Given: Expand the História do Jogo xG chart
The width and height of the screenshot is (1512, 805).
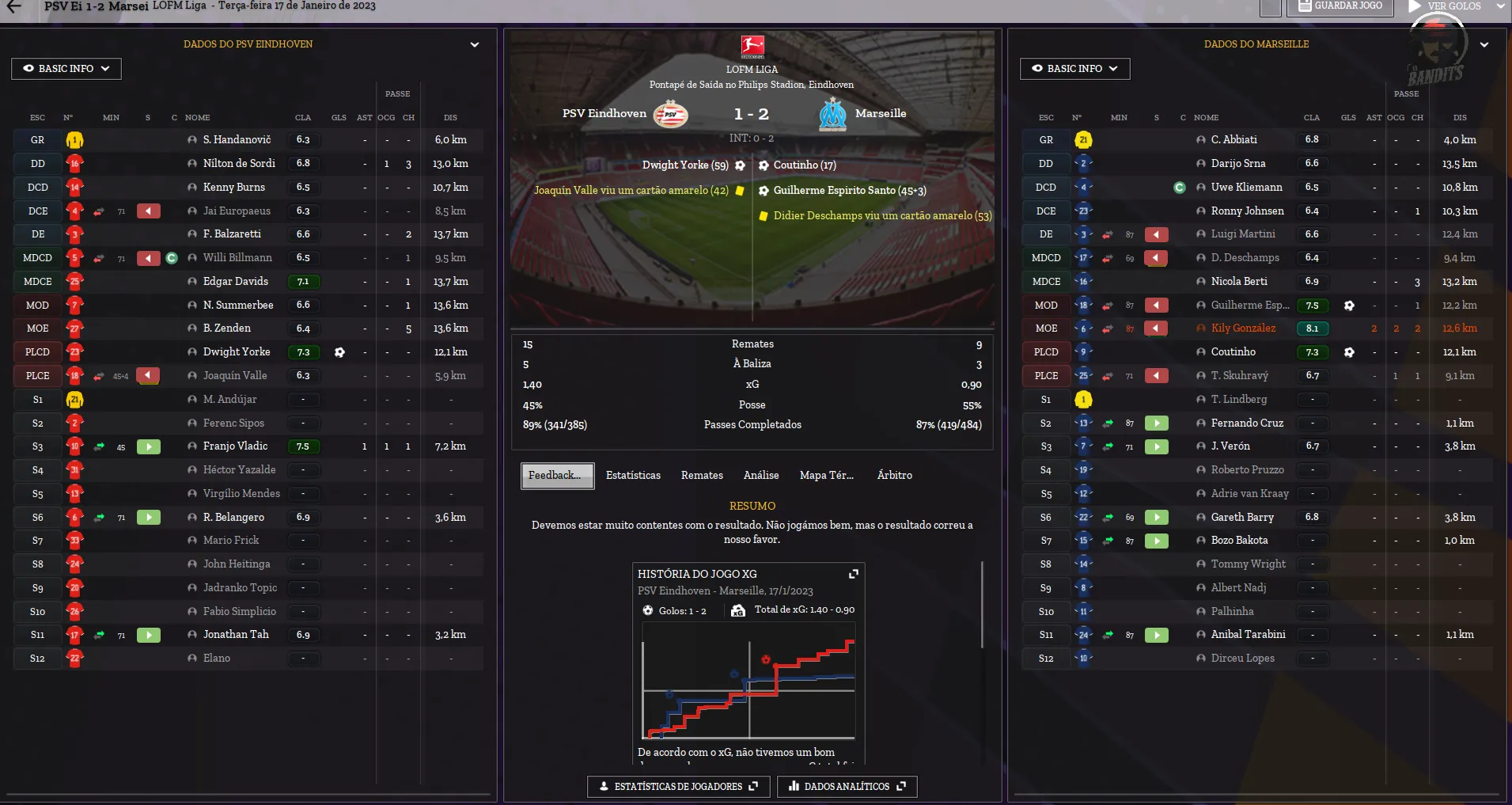Looking at the screenshot, I should tap(853, 574).
